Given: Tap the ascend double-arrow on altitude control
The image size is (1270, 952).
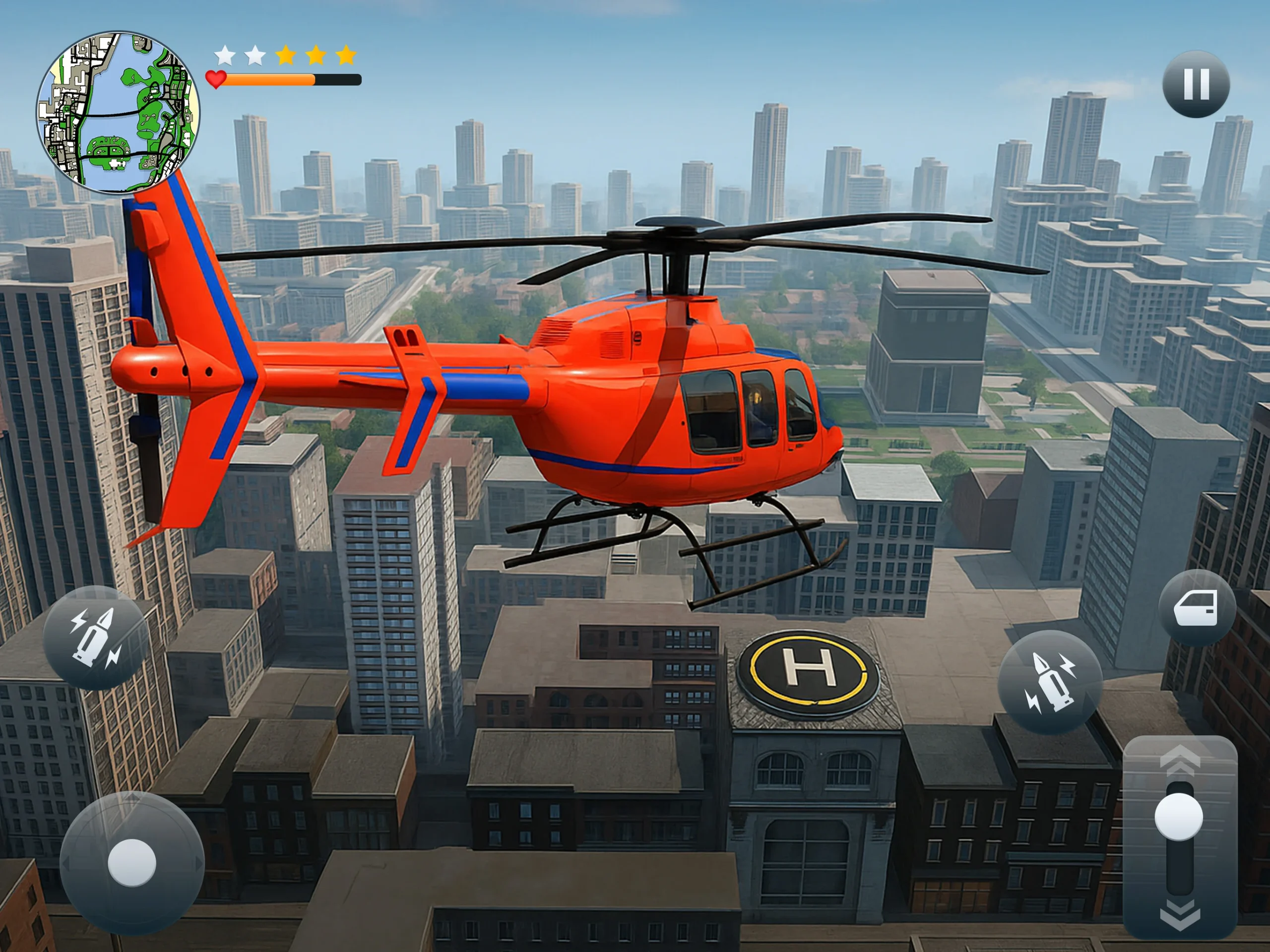Looking at the screenshot, I should pyautogui.click(x=1180, y=760).
